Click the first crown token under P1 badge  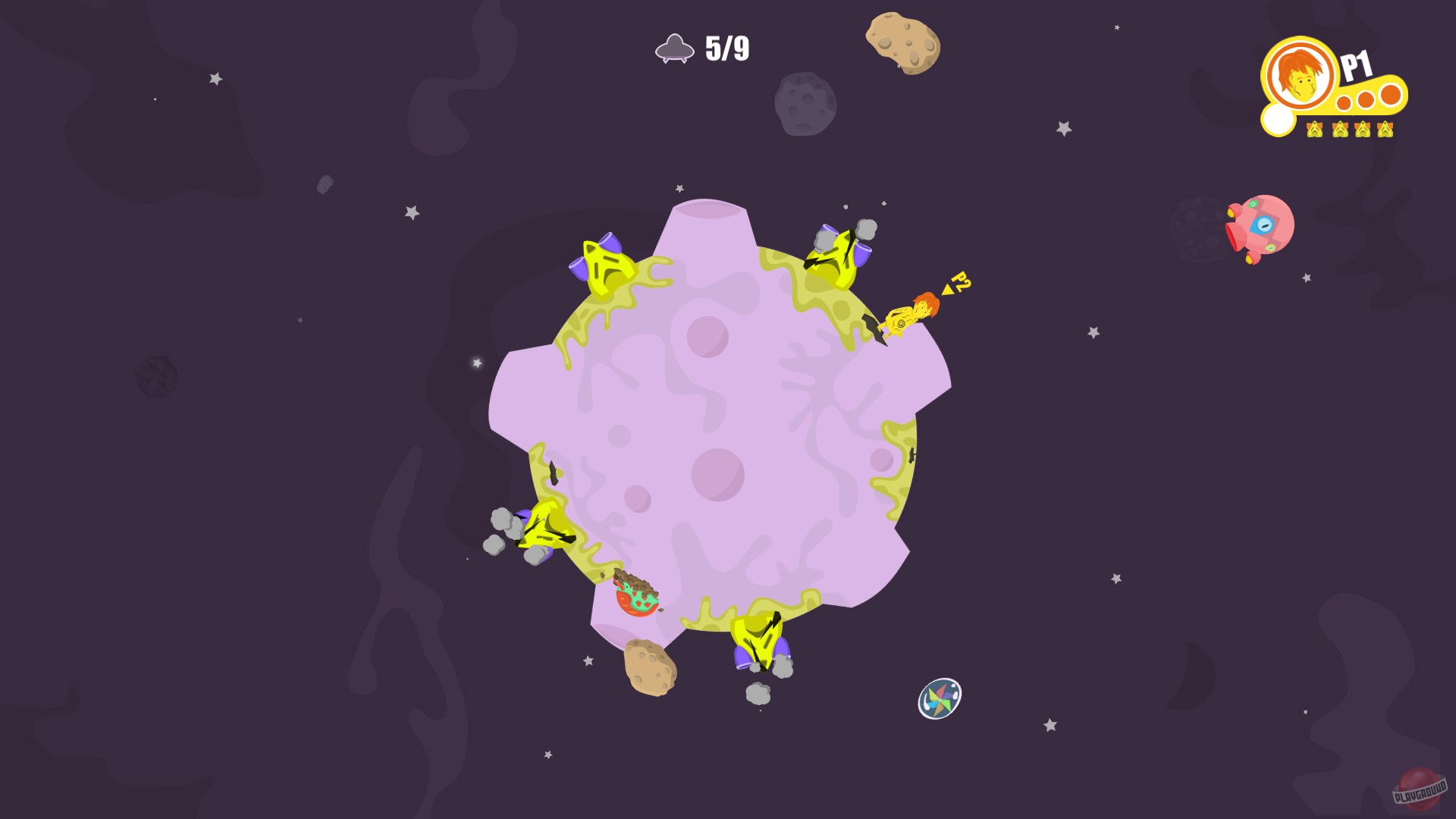1314,130
